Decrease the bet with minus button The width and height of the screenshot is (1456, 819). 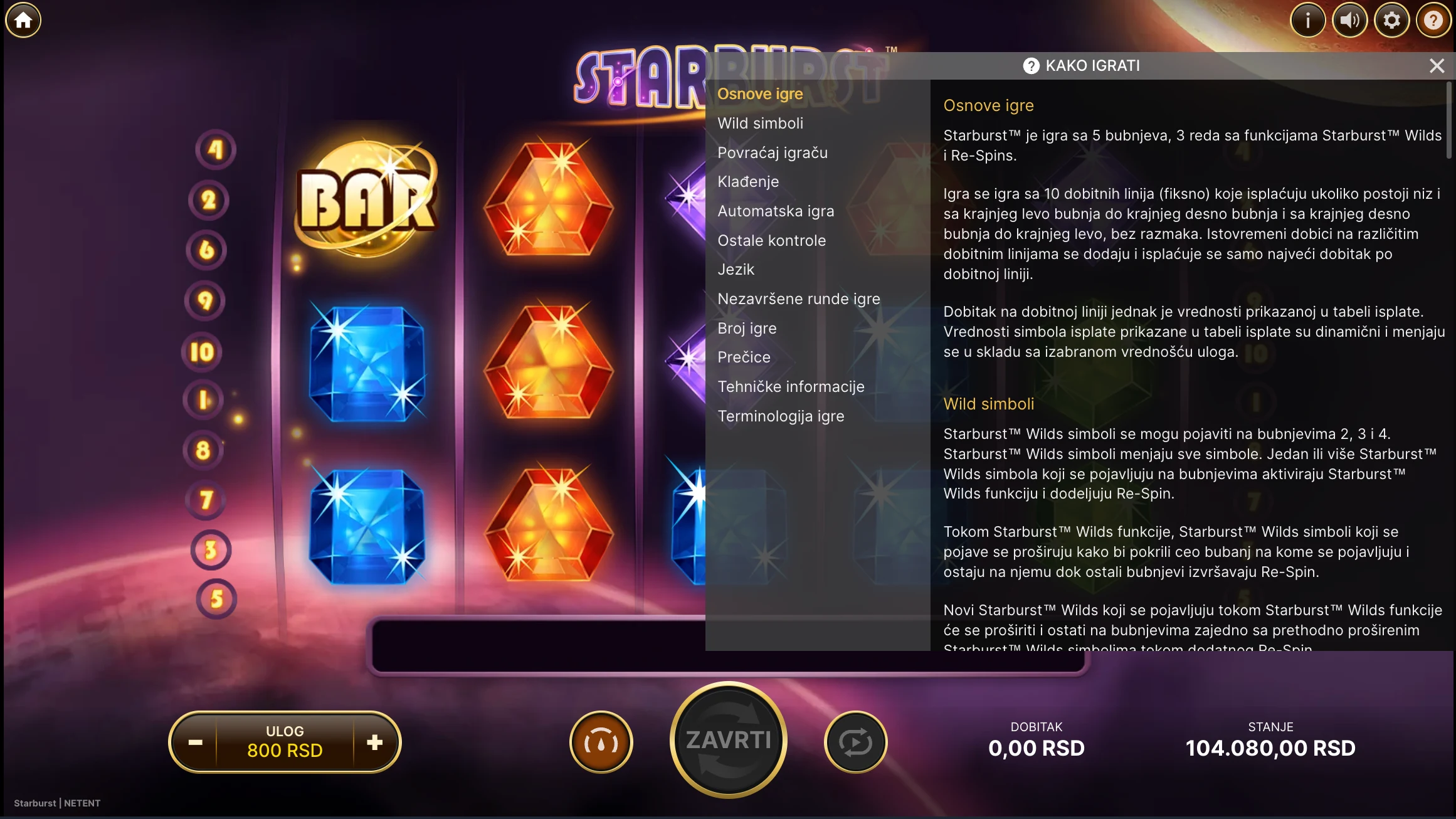click(196, 742)
